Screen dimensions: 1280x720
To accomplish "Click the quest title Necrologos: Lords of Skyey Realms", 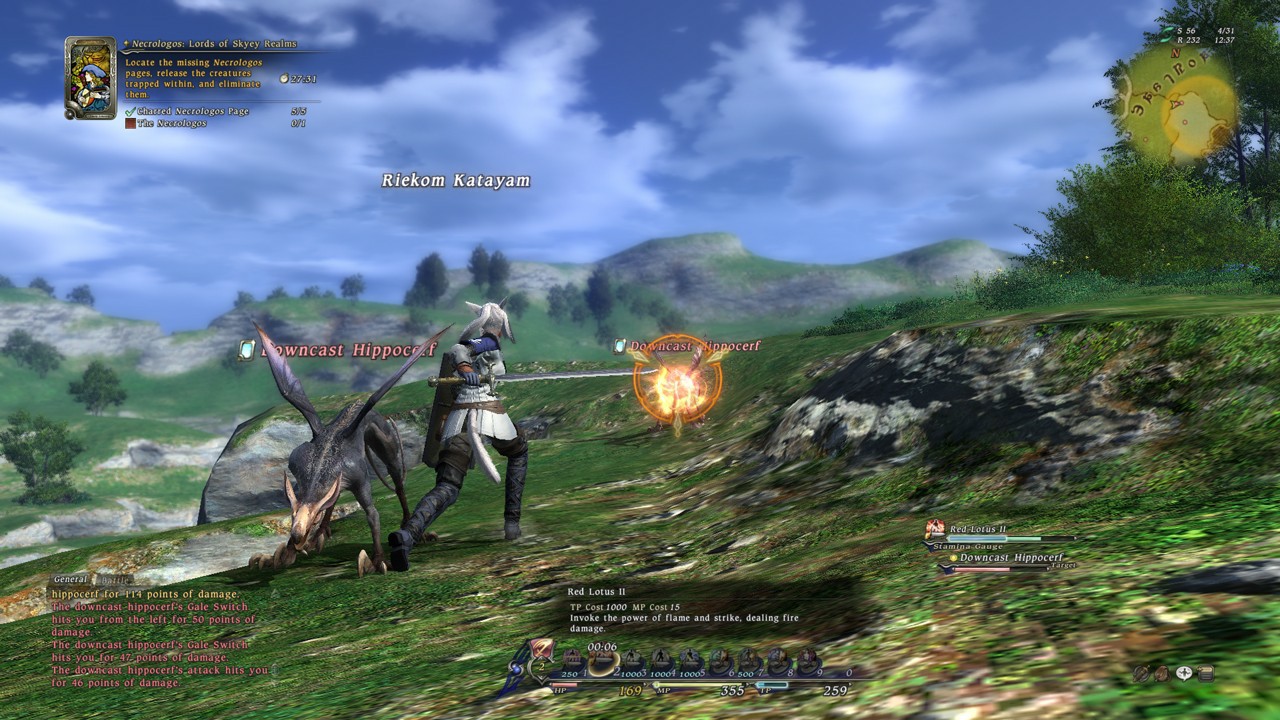I will coord(213,43).
